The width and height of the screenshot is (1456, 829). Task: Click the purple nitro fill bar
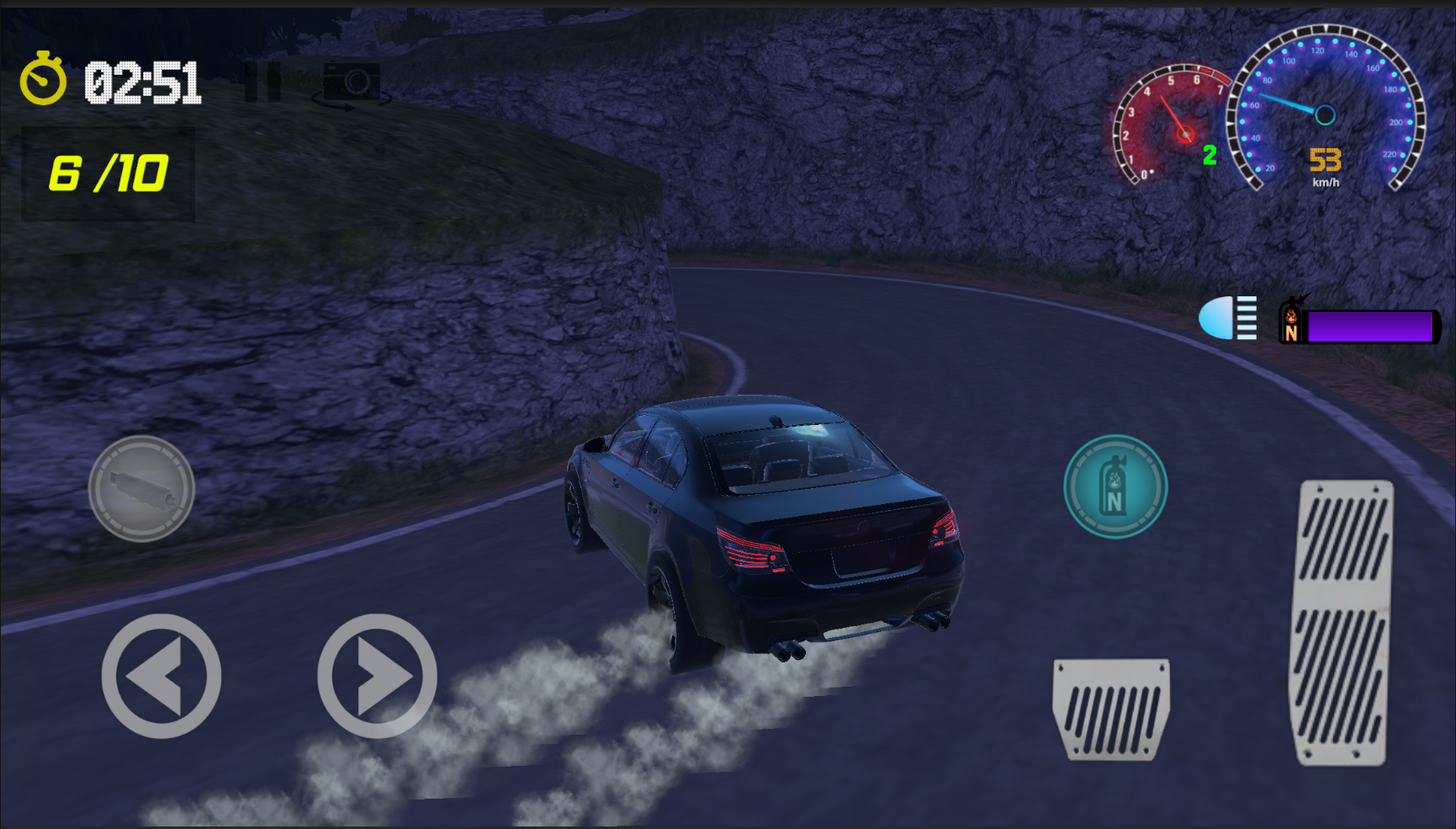1369,324
